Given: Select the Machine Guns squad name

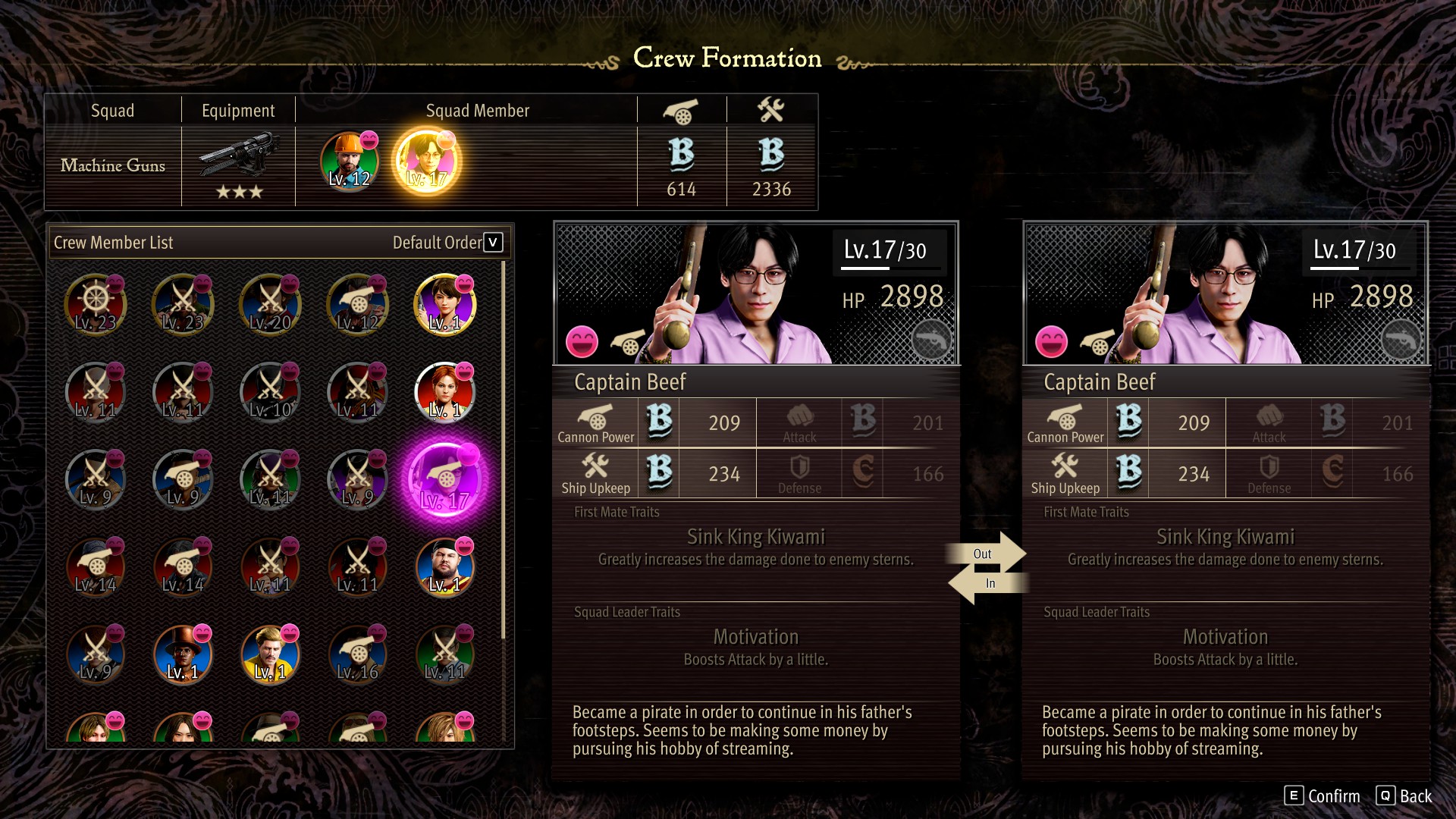Looking at the screenshot, I should click(x=113, y=165).
